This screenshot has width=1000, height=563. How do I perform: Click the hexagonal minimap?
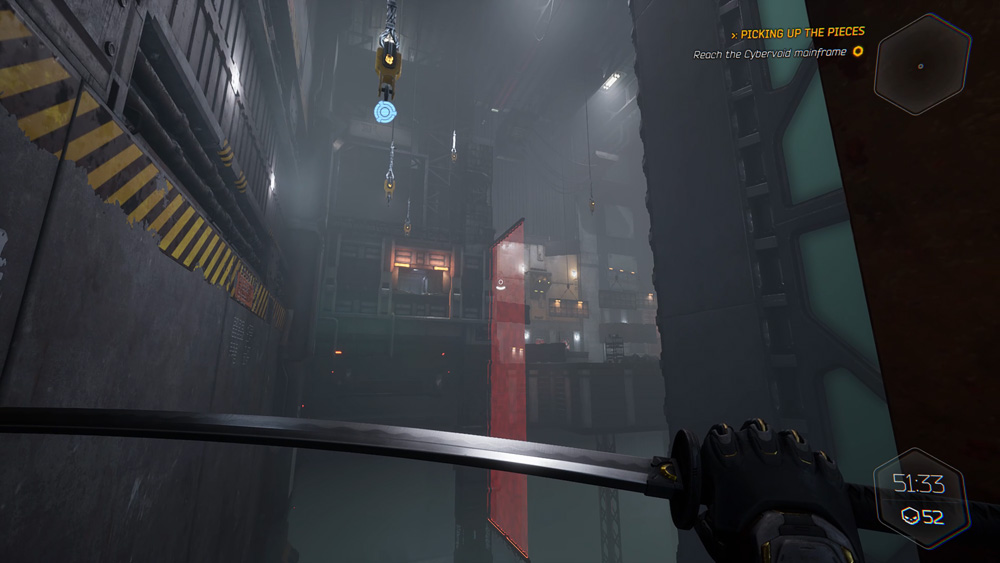pyautogui.click(x=921, y=65)
